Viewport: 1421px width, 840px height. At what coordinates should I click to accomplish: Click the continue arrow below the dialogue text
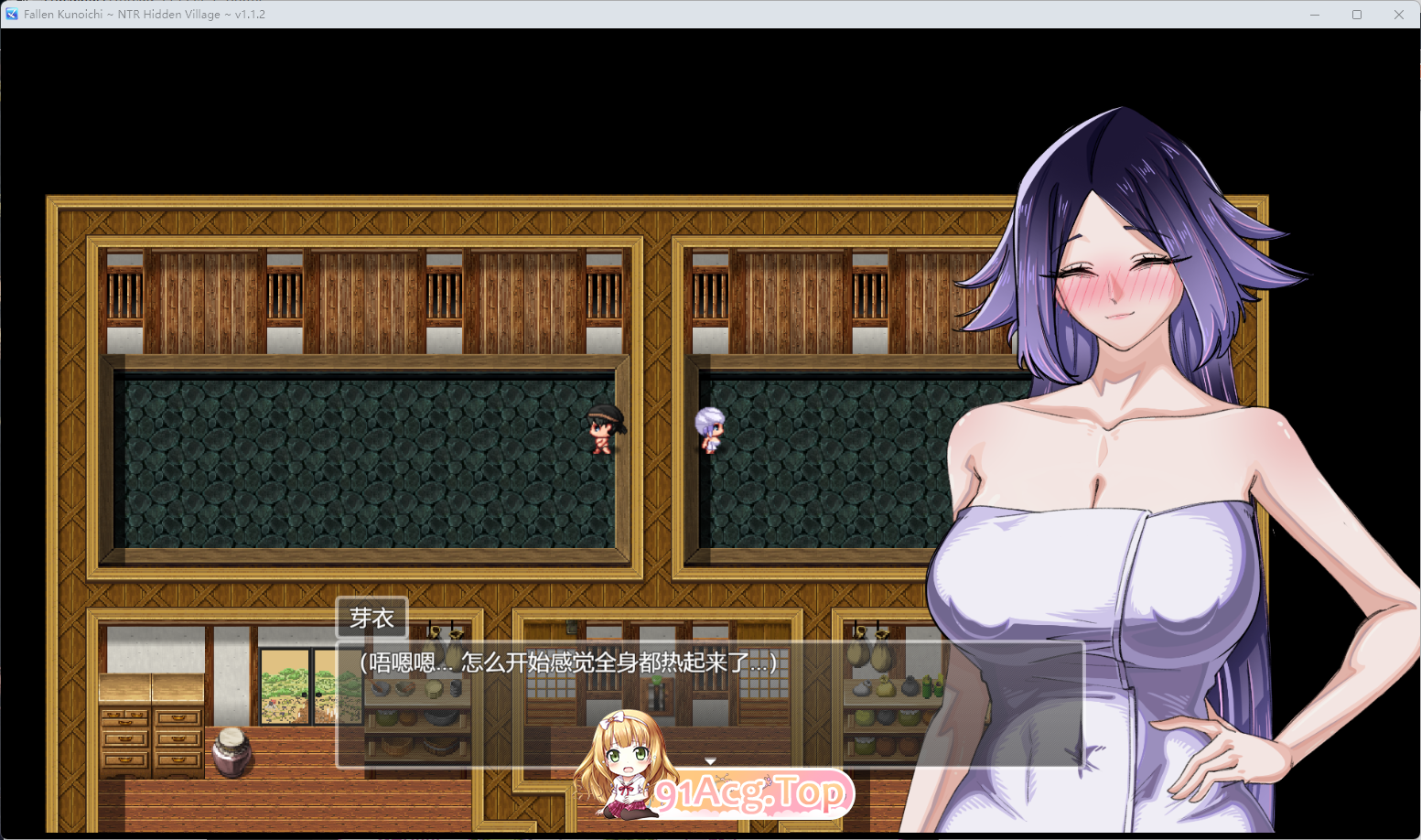[711, 759]
